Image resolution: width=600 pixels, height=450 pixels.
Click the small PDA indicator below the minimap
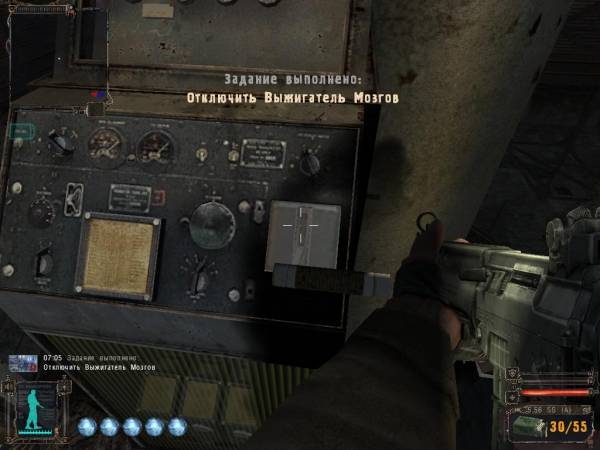pyautogui.click(x=20, y=129)
